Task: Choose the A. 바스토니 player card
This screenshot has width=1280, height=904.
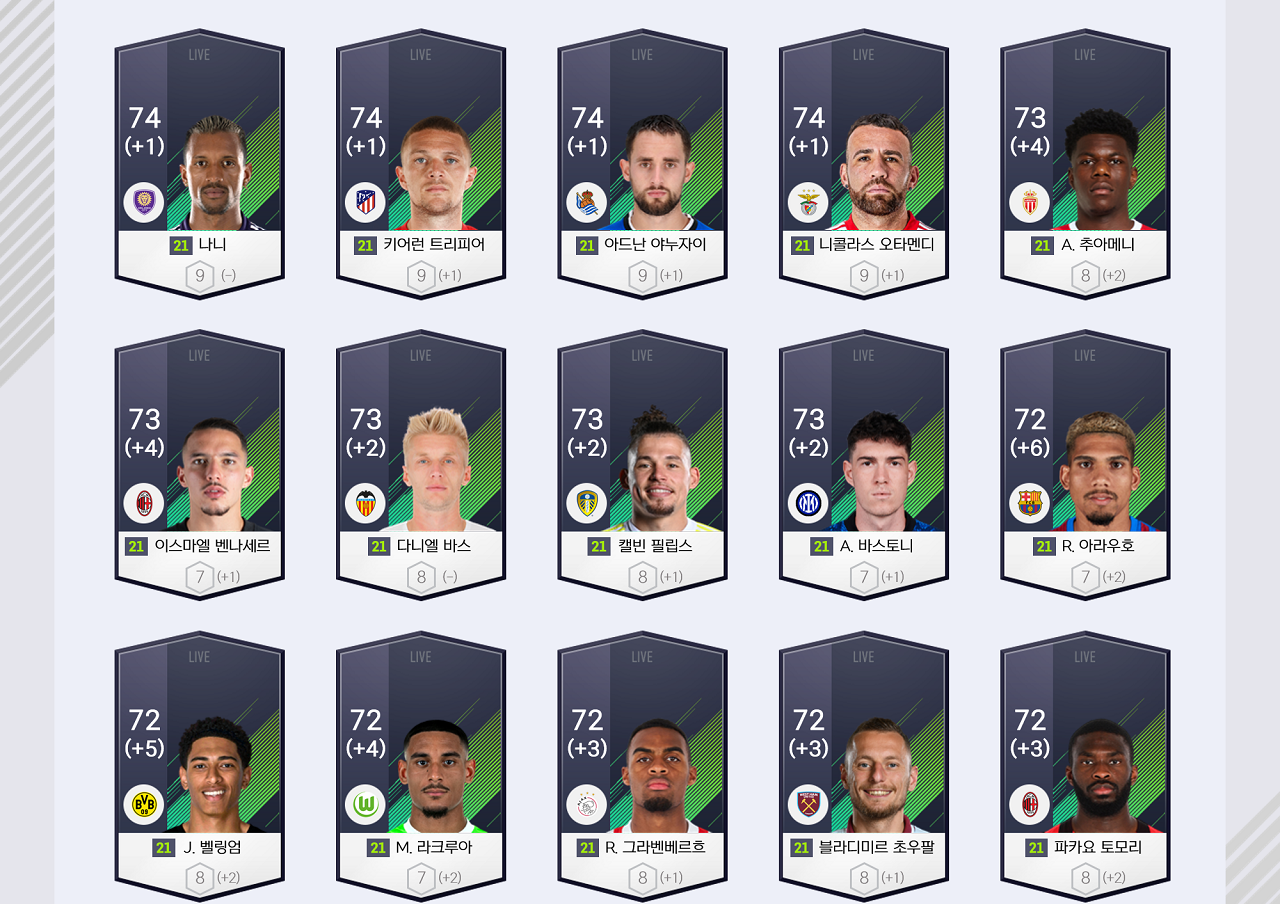Action: [864, 466]
